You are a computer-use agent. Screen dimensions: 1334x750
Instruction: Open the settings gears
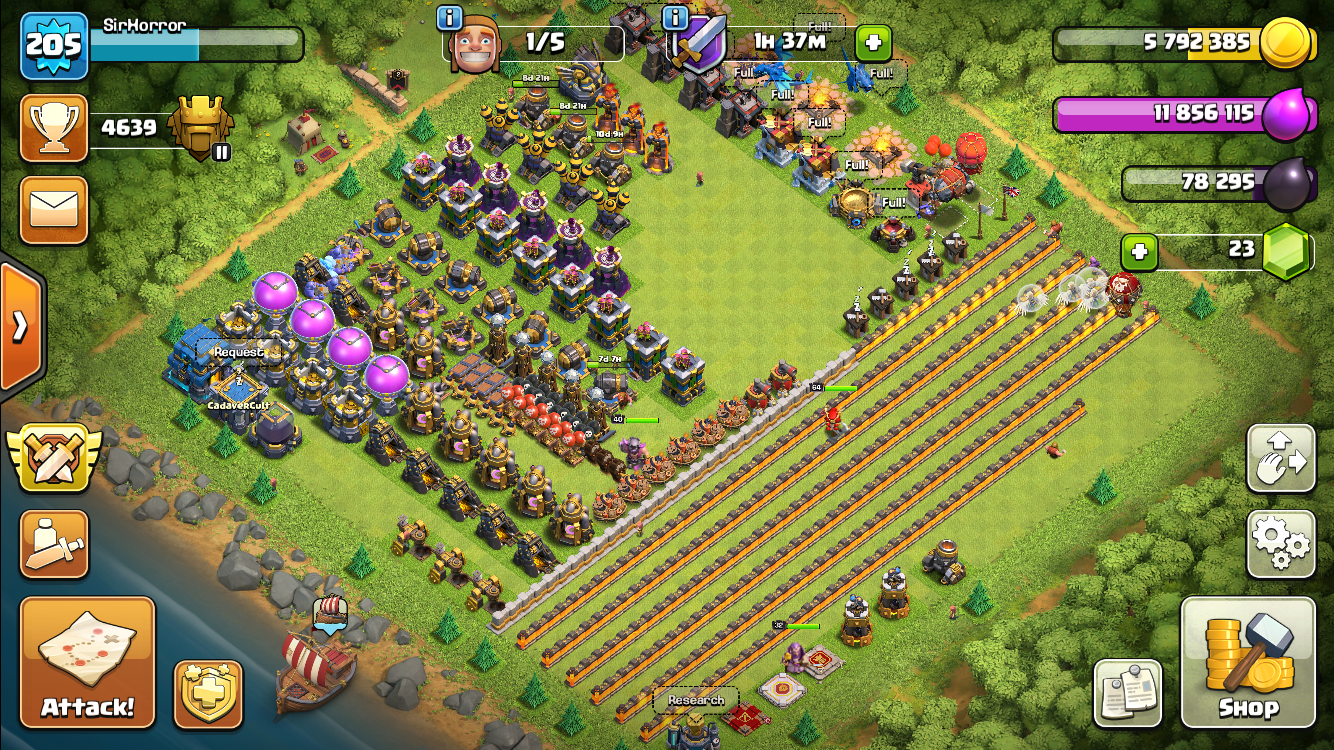(x=1281, y=544)
